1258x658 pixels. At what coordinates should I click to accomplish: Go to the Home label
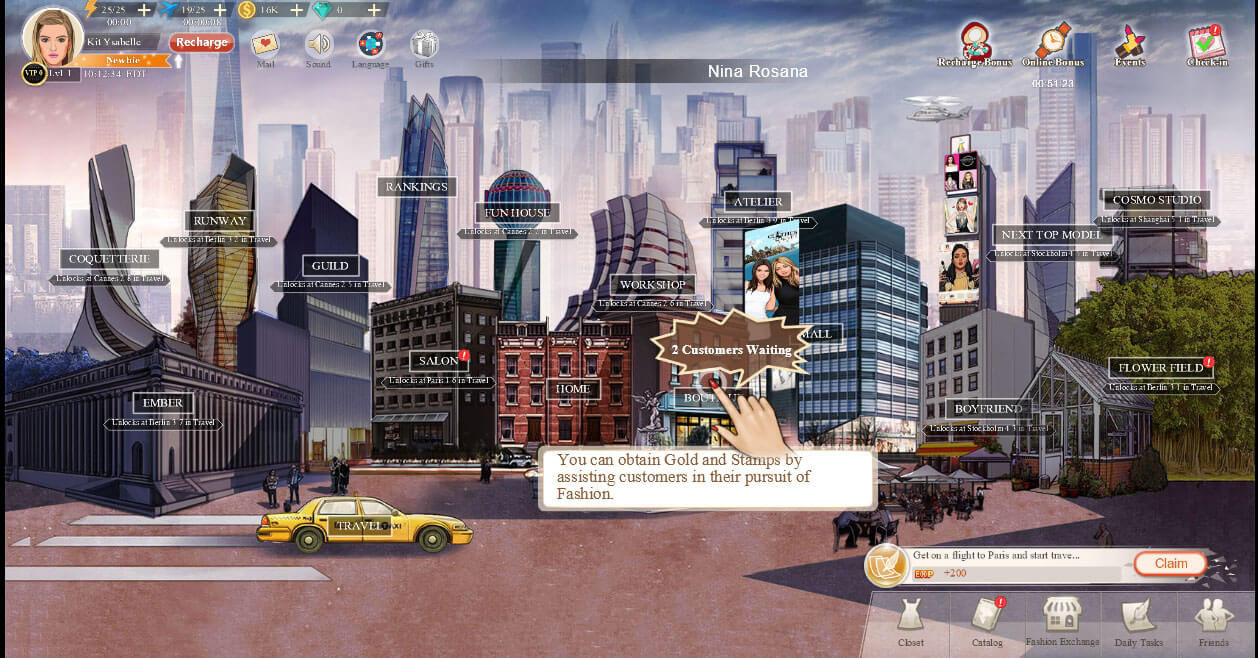click(573, 389)
